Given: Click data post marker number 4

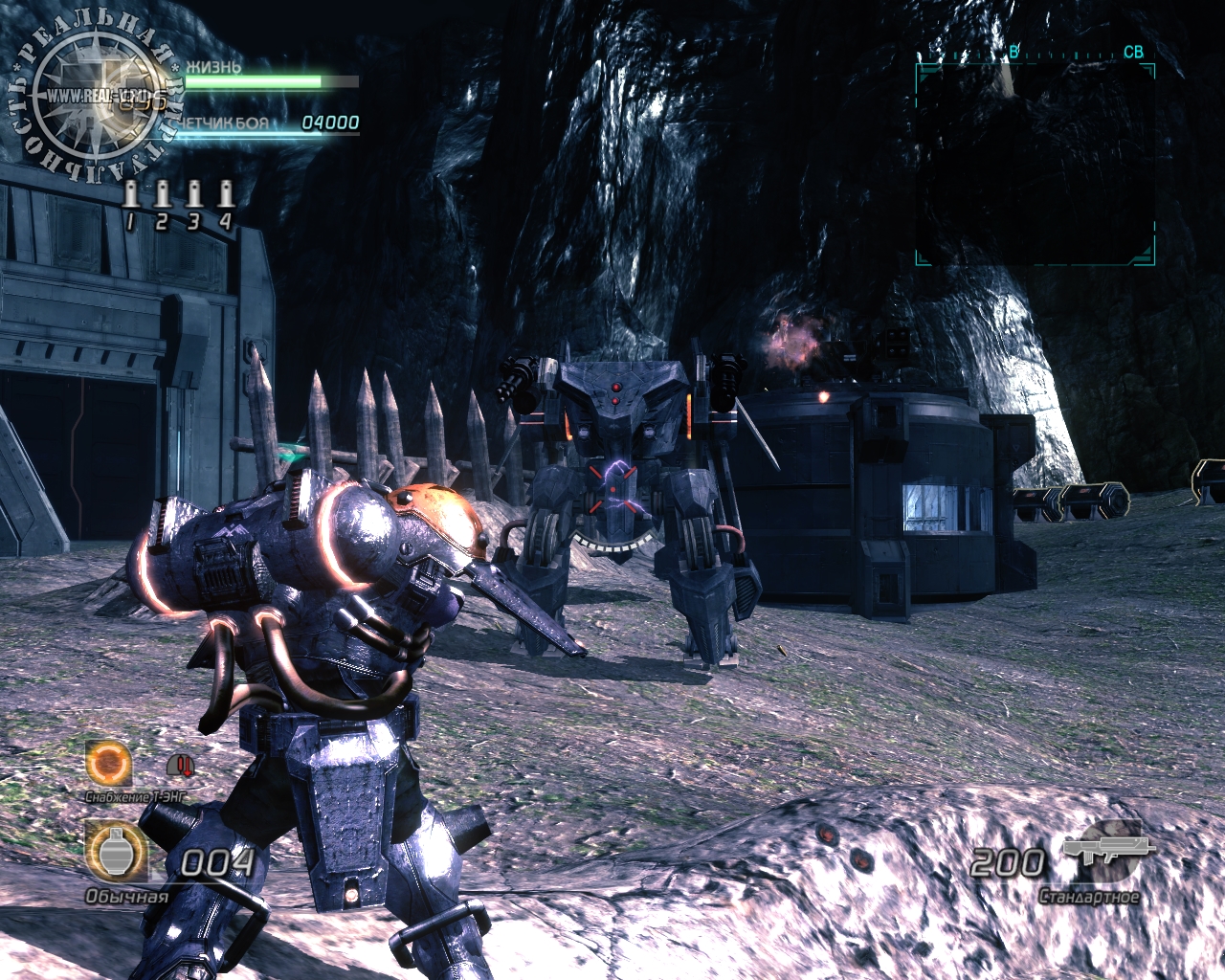Looking at the screenshot, I should 225,195.
